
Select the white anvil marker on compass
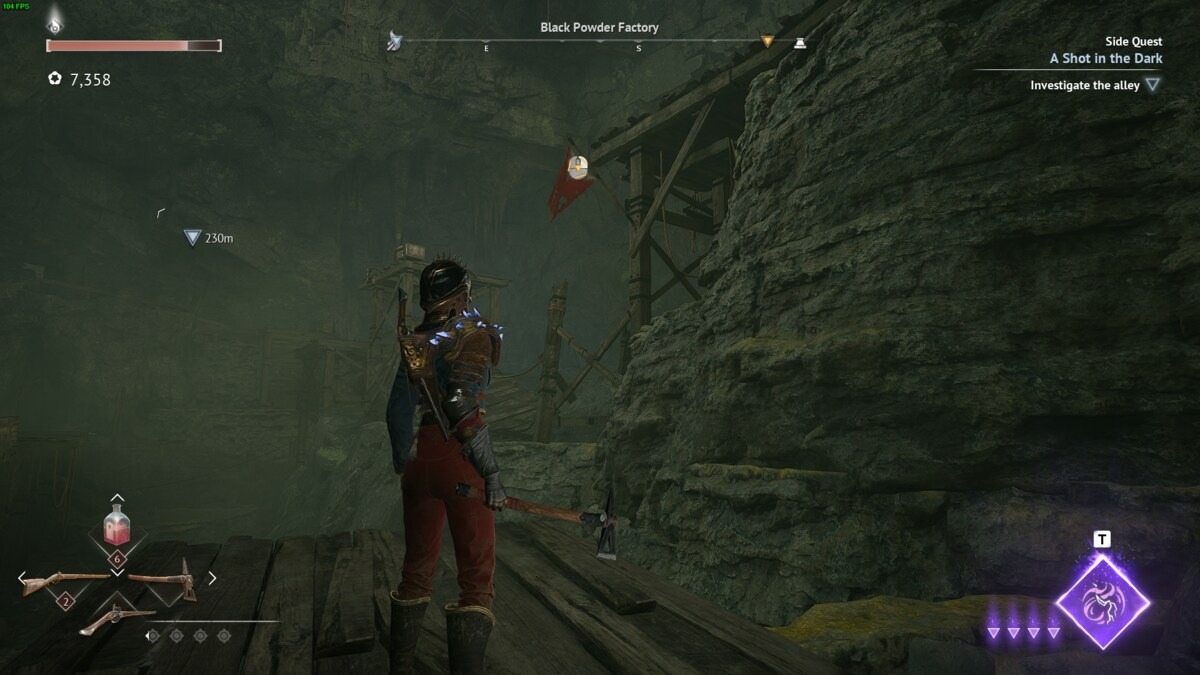(x=799, y=42)
